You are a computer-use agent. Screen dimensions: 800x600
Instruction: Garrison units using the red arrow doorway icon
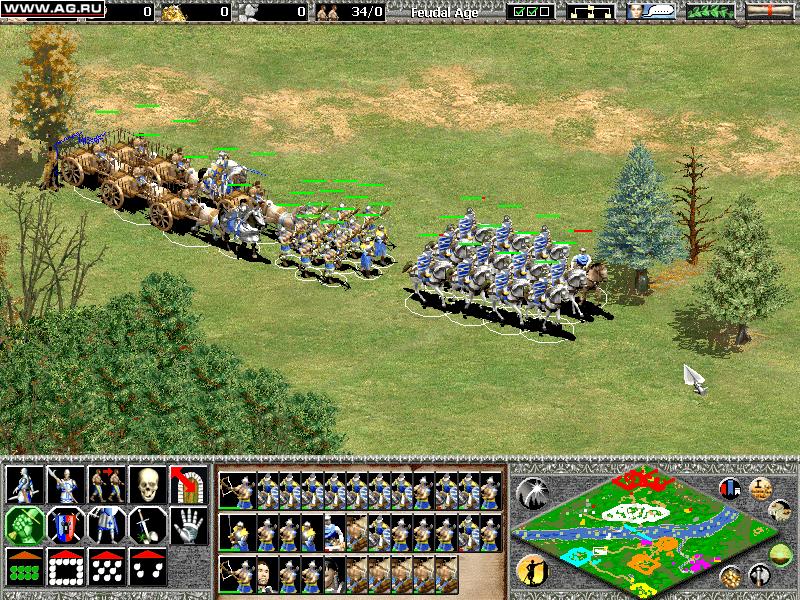(188, 485)
